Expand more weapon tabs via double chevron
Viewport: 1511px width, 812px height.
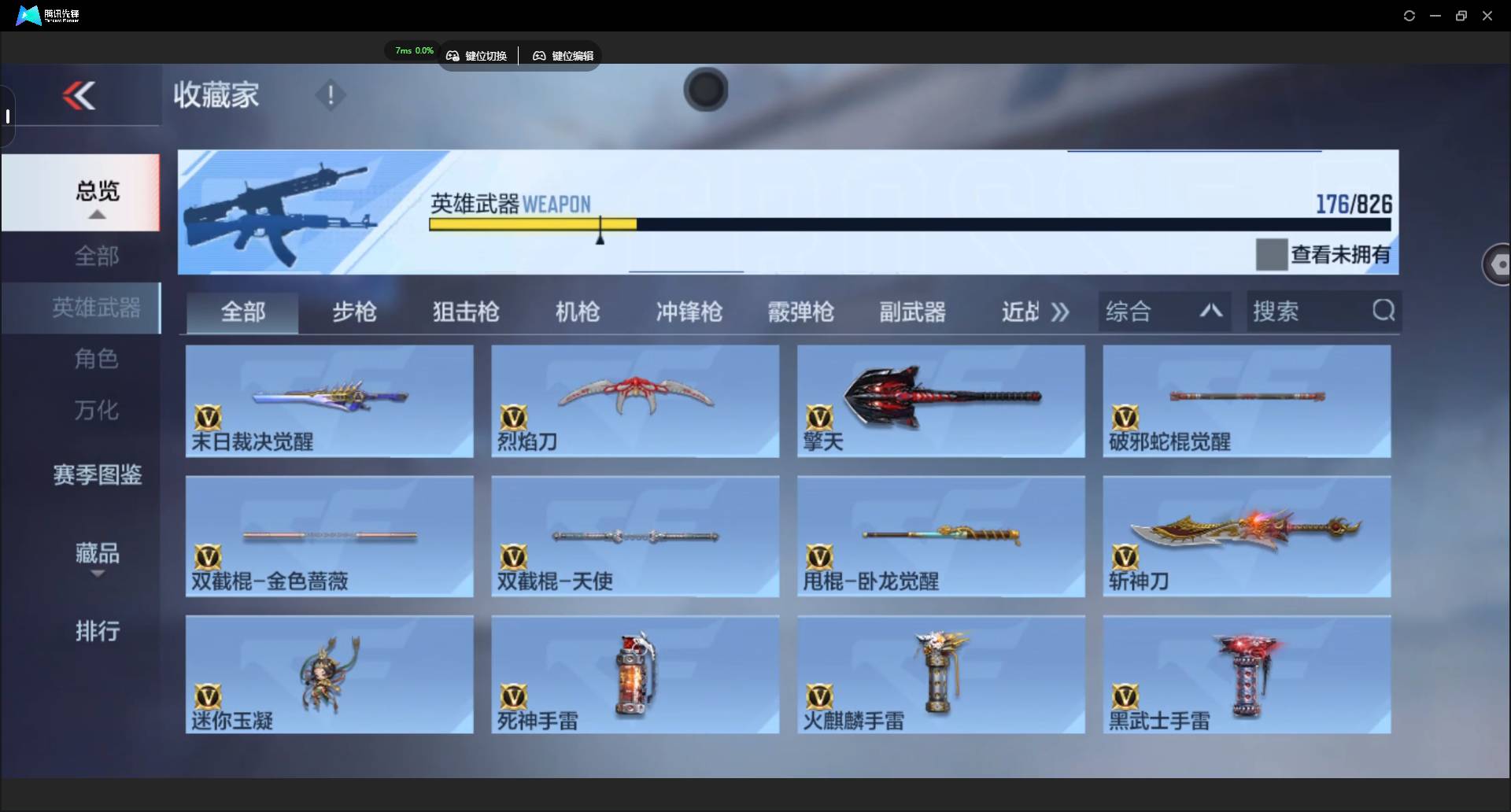point(1060,312)
